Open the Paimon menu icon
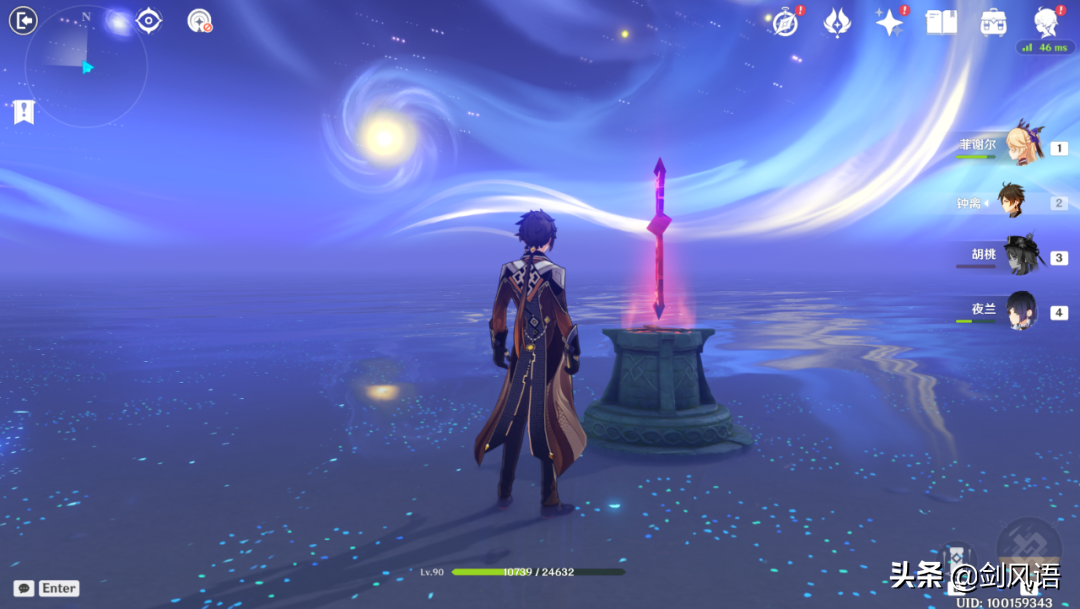 (x=1046, y=20)
